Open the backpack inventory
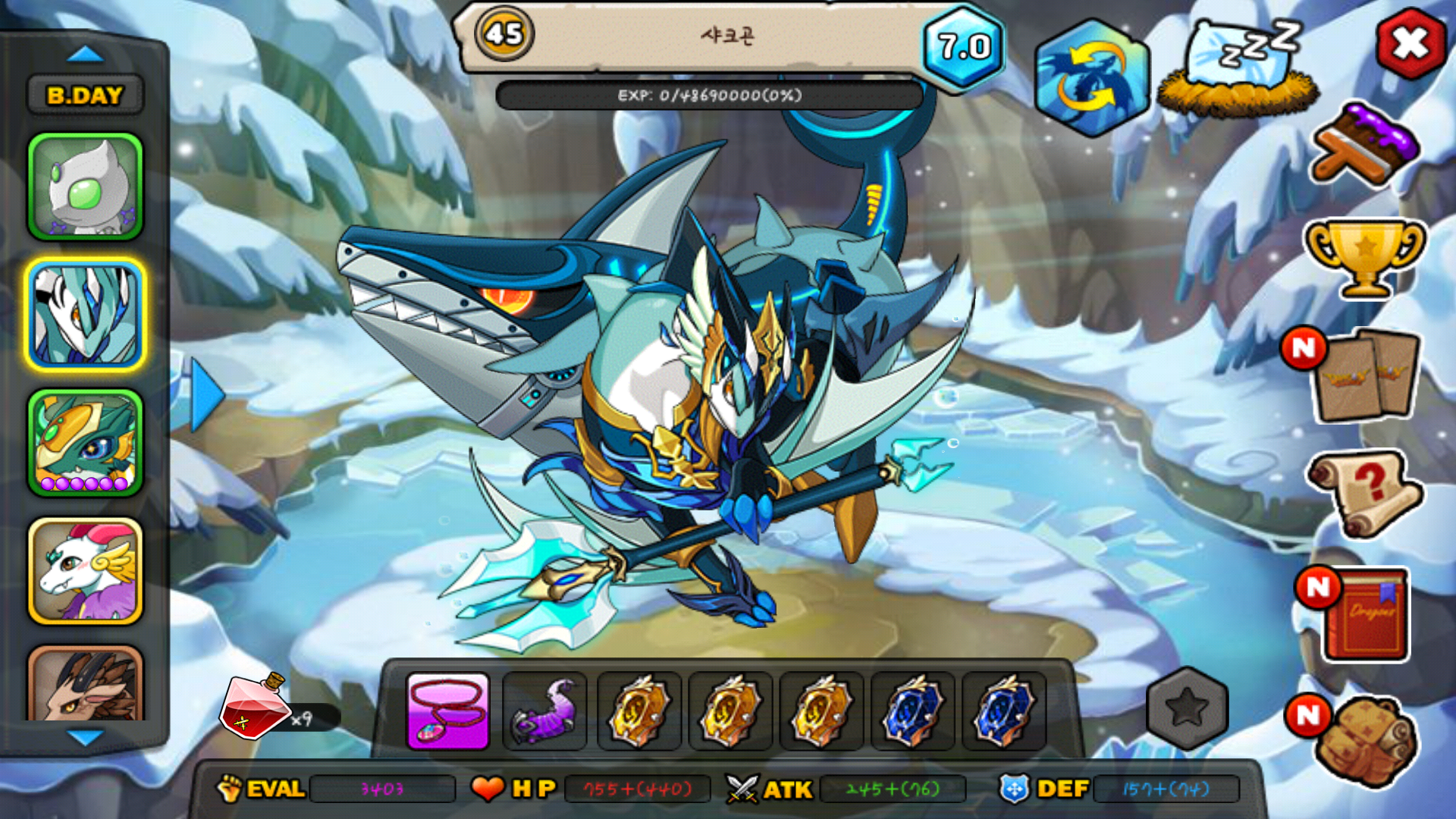 [x=1365, y=739]
